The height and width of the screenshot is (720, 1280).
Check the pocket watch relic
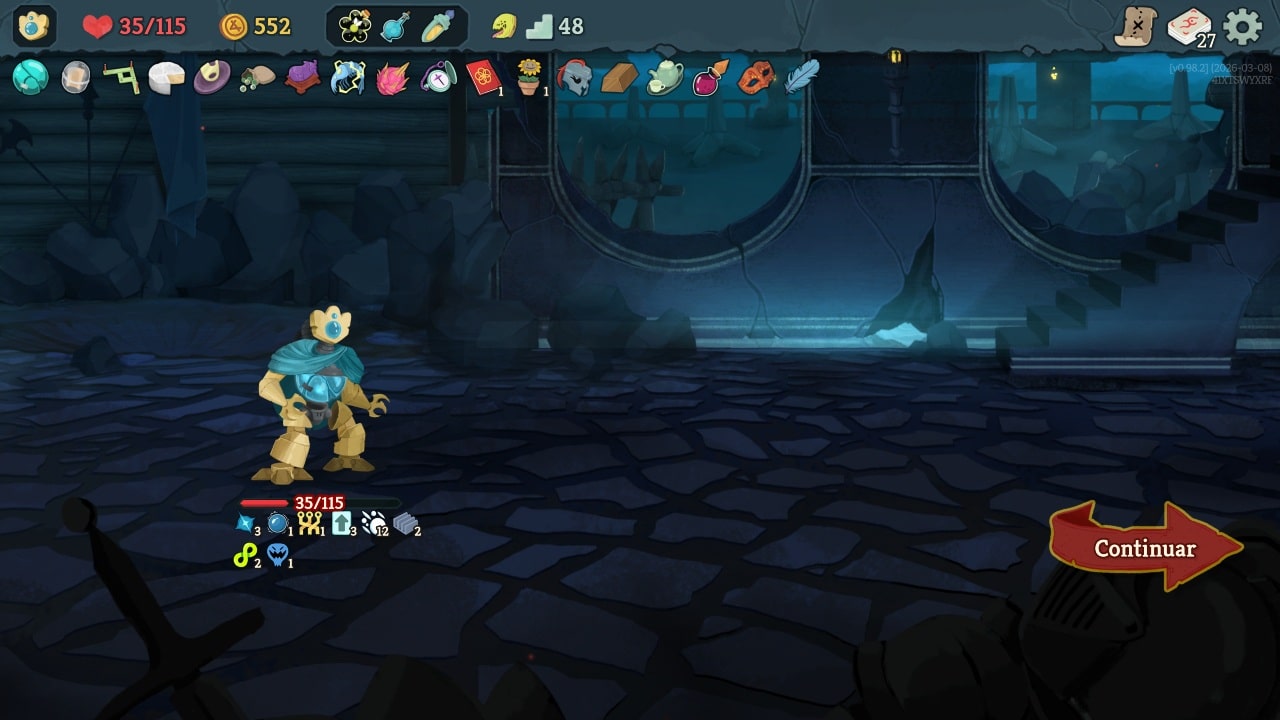pos(438,77)
